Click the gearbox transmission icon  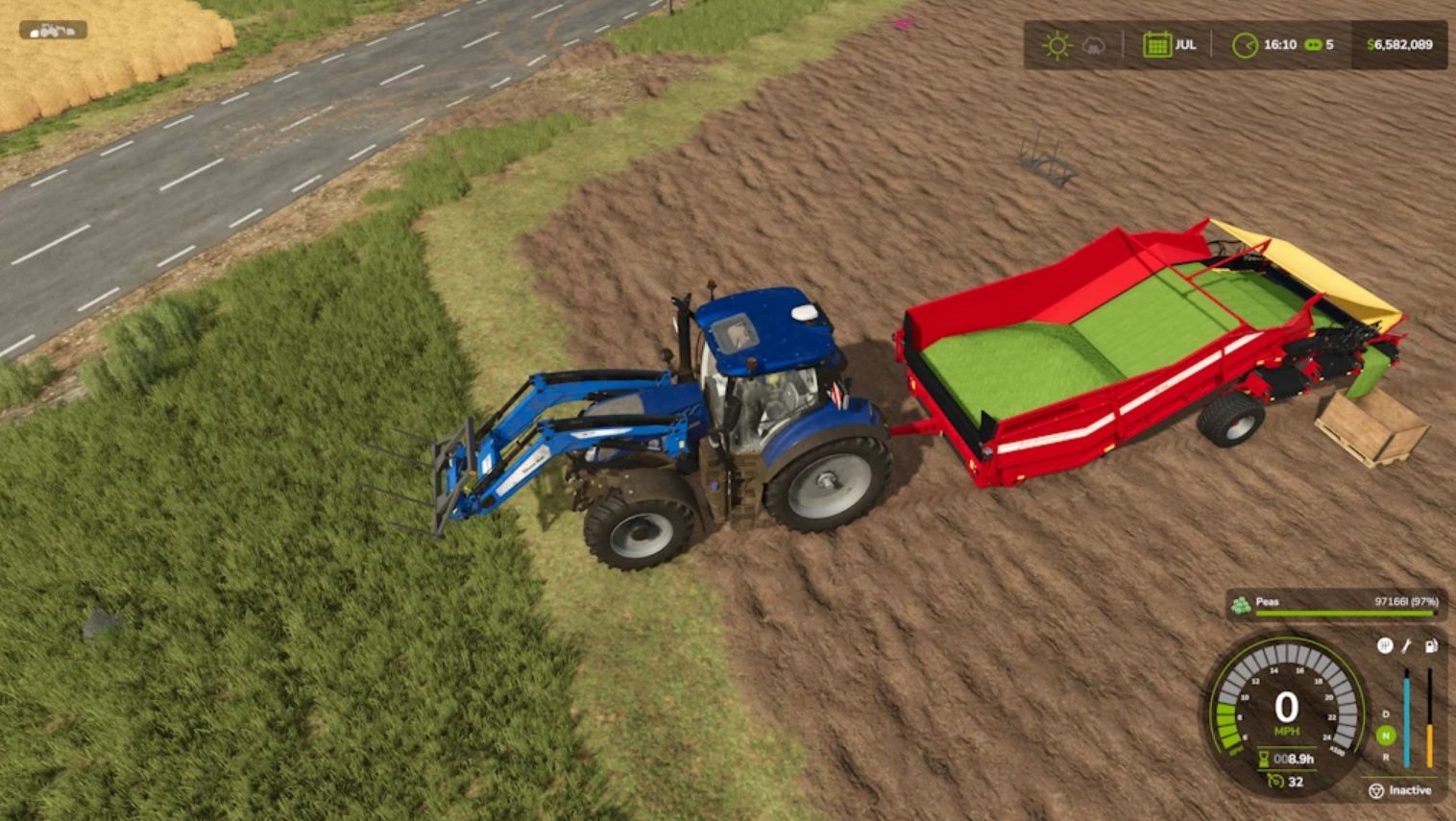point(1384,645)
